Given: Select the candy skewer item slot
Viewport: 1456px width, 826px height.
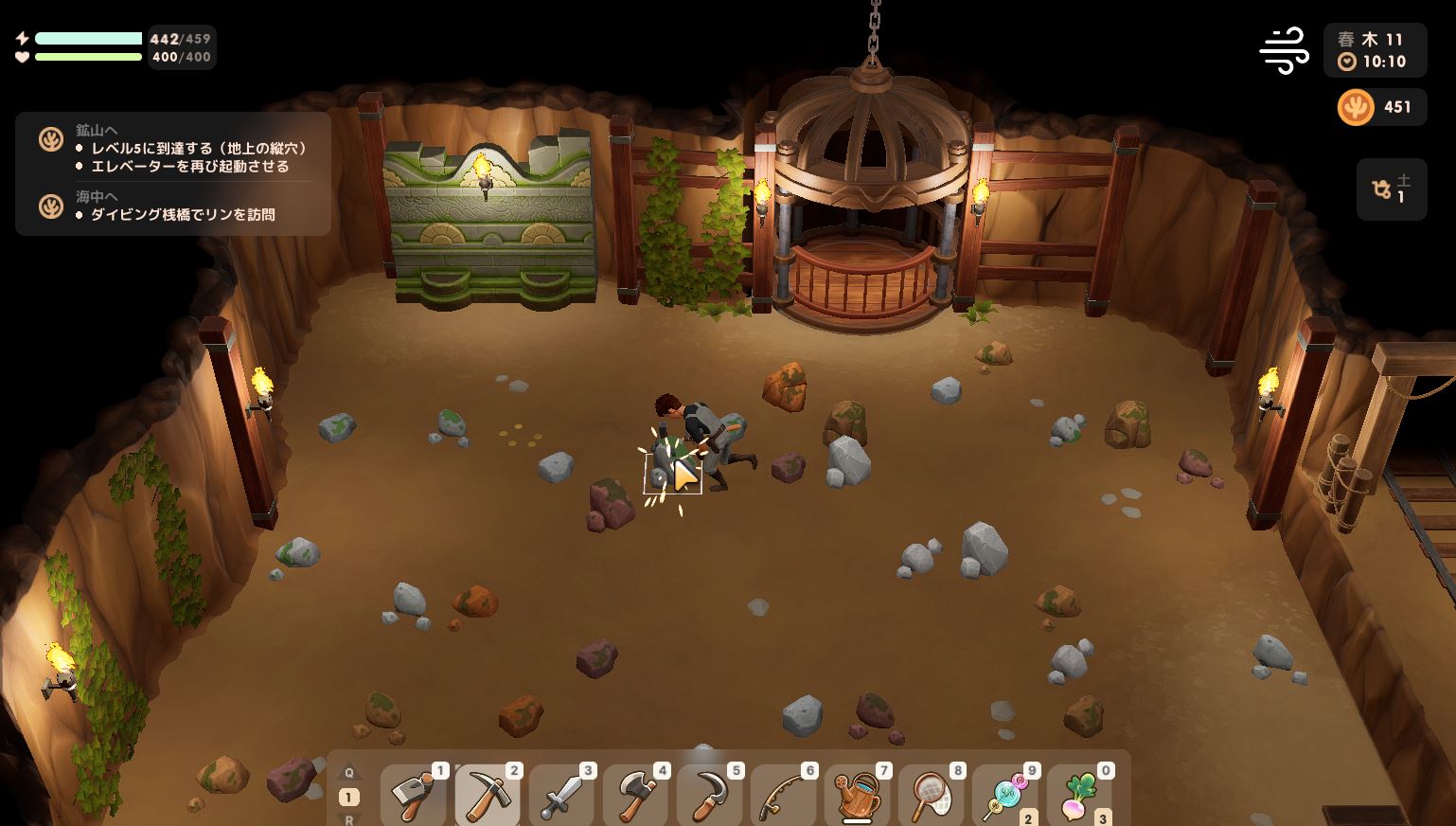Looking at the screenshot, I should click(1005, 796).
